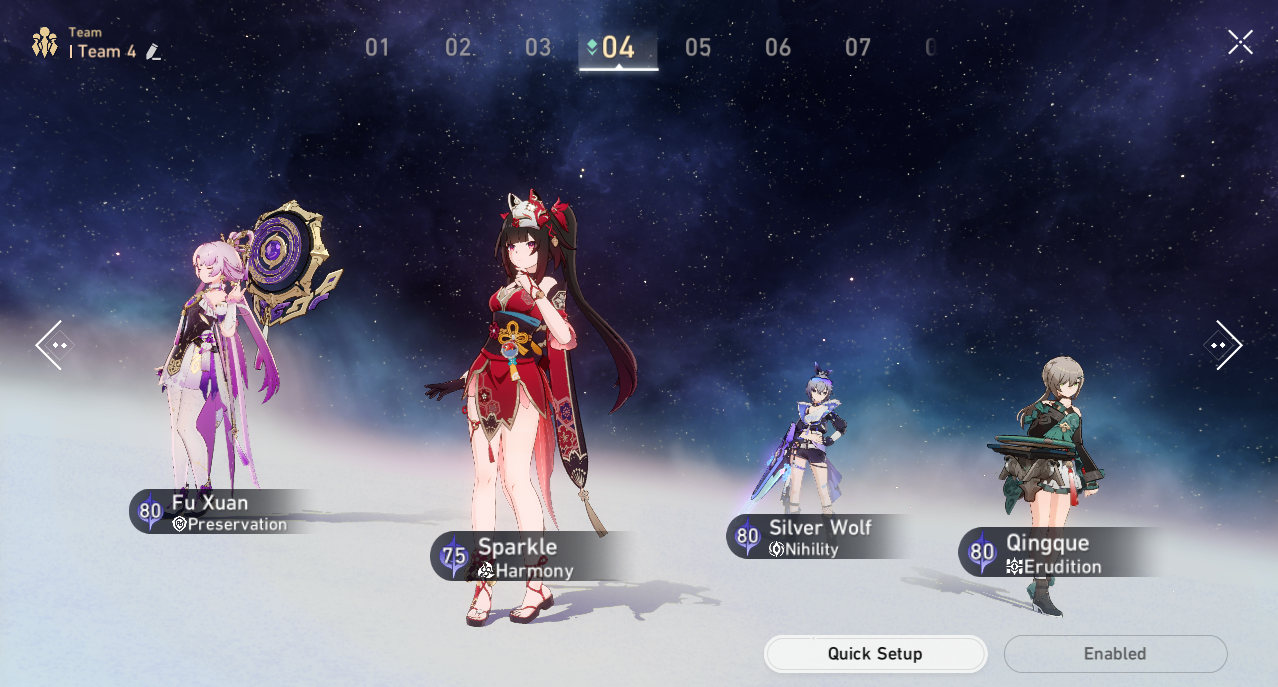Go to team tab 07

(x=858, y=47)
